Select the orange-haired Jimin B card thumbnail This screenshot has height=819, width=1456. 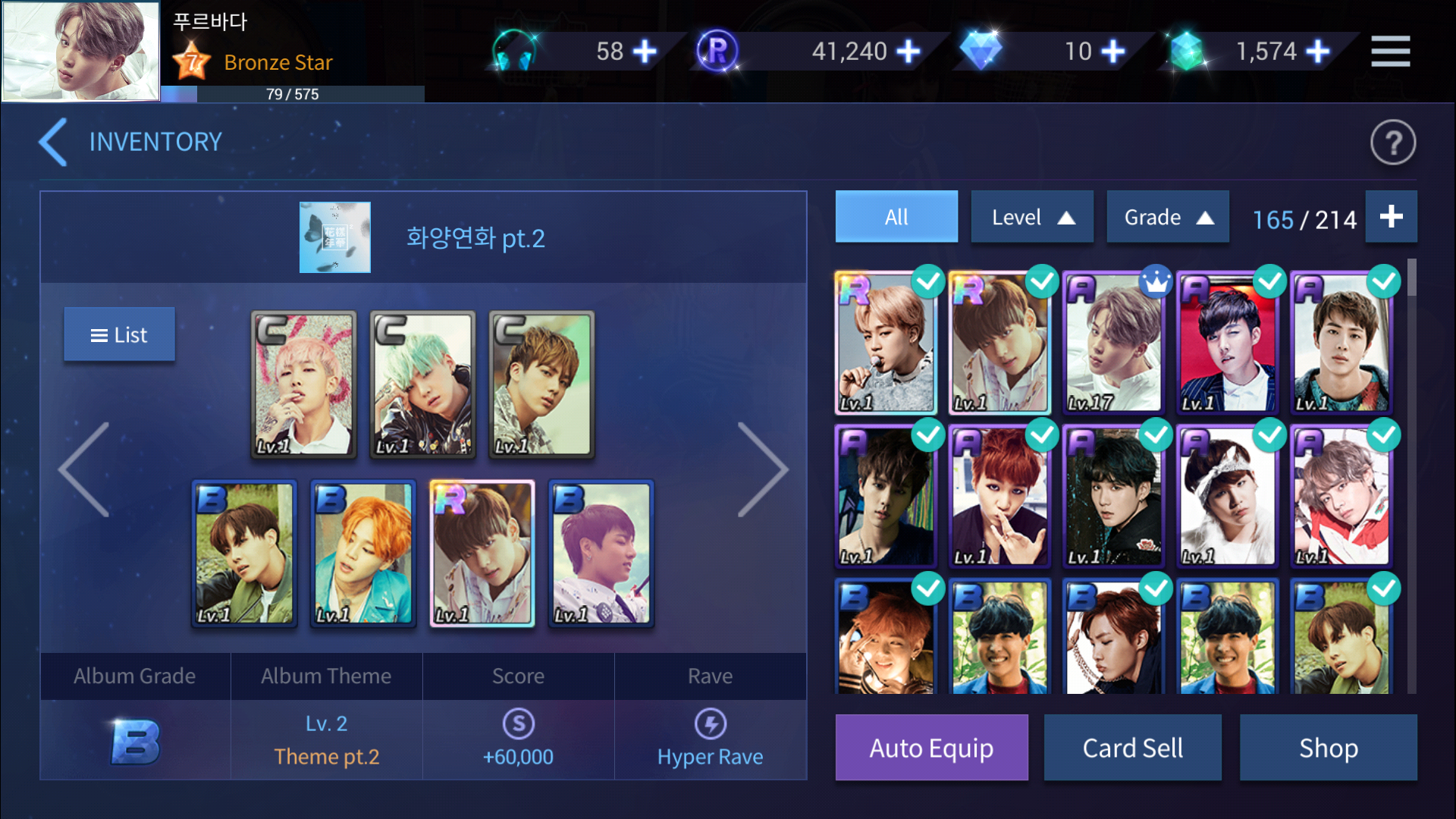(362, 554)
